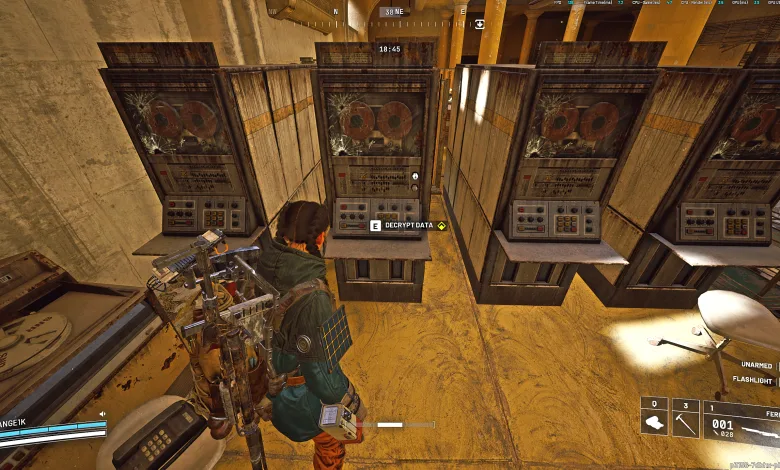
Task: Toggle the Flashlight option
Action: [751, 381]
